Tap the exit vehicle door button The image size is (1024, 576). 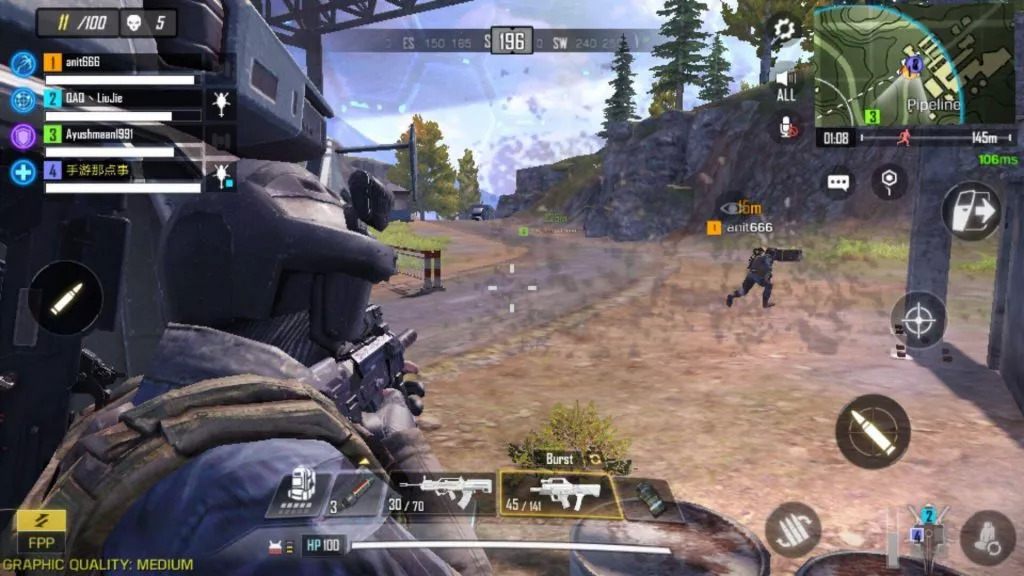[971, 211]
